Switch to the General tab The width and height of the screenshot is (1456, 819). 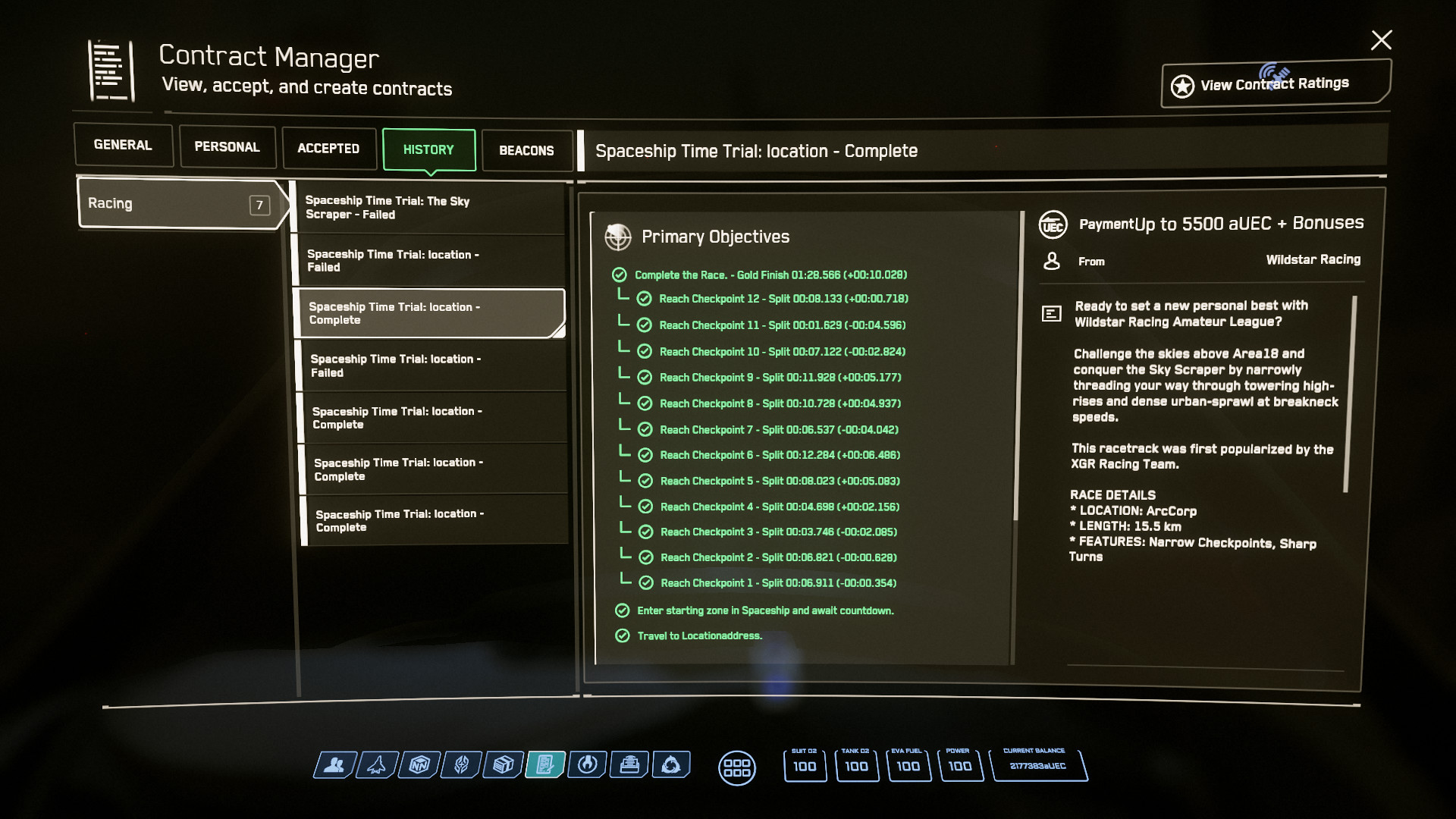pos(123,145)
